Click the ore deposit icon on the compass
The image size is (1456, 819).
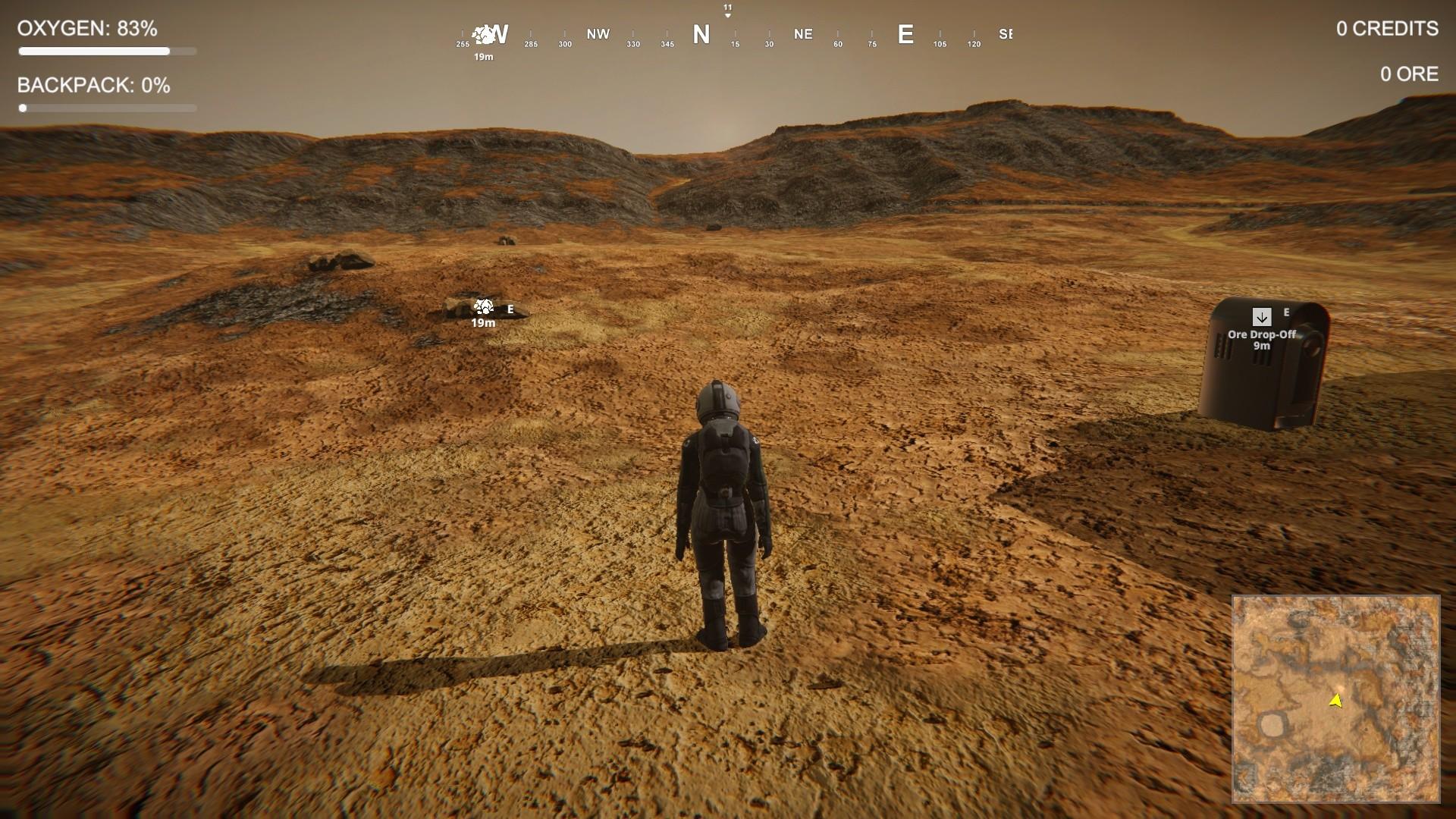coord(482,33)
